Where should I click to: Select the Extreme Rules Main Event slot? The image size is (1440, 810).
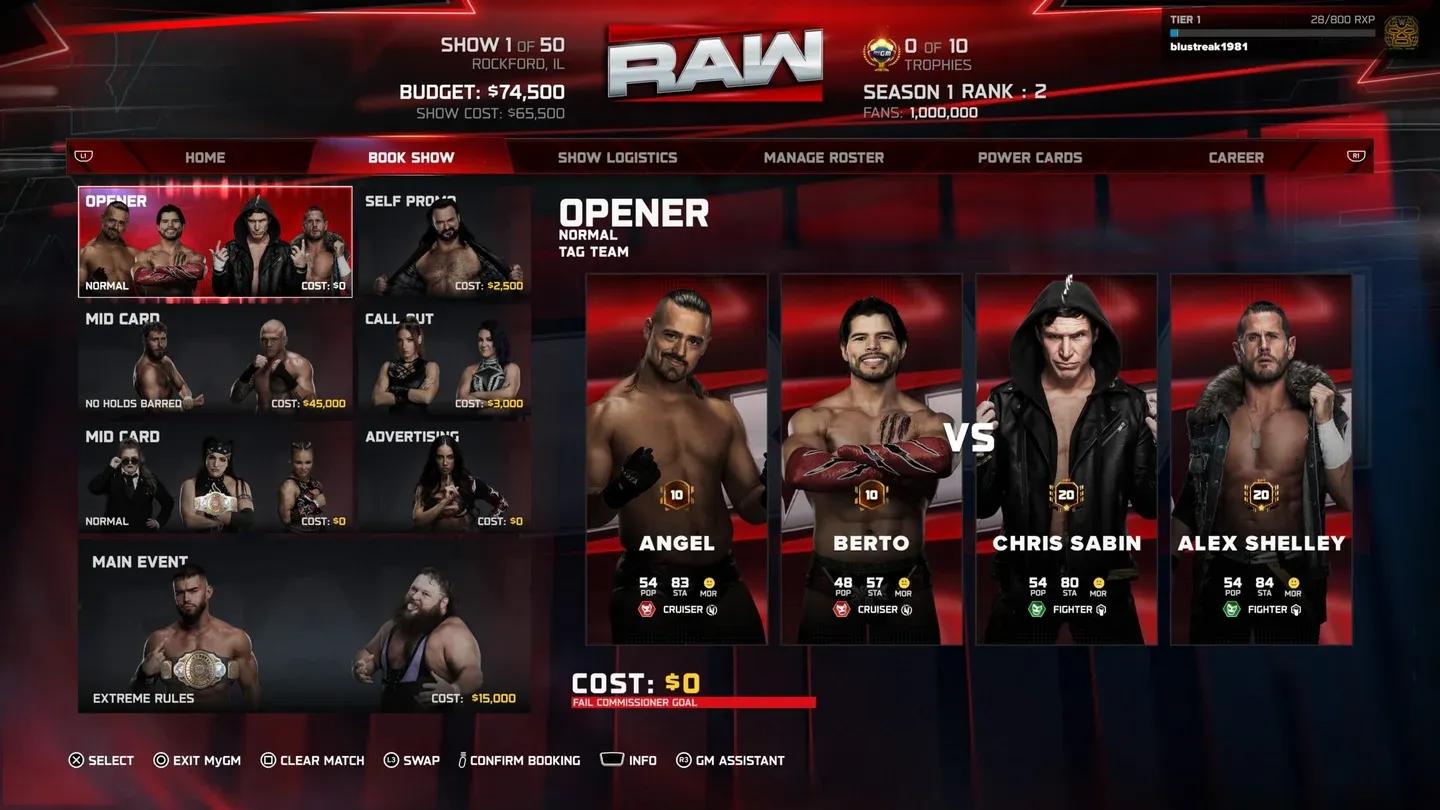(304, 627)
